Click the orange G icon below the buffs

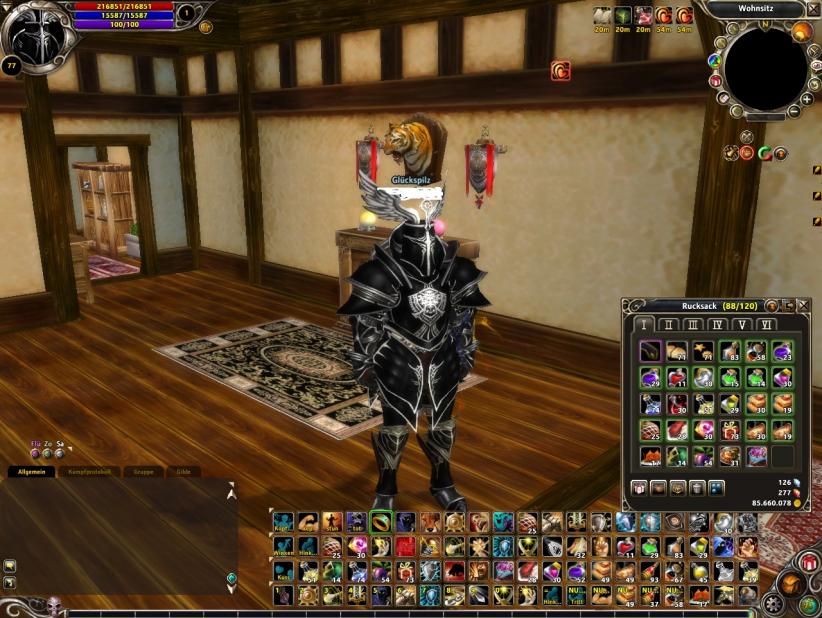[560, 71]
